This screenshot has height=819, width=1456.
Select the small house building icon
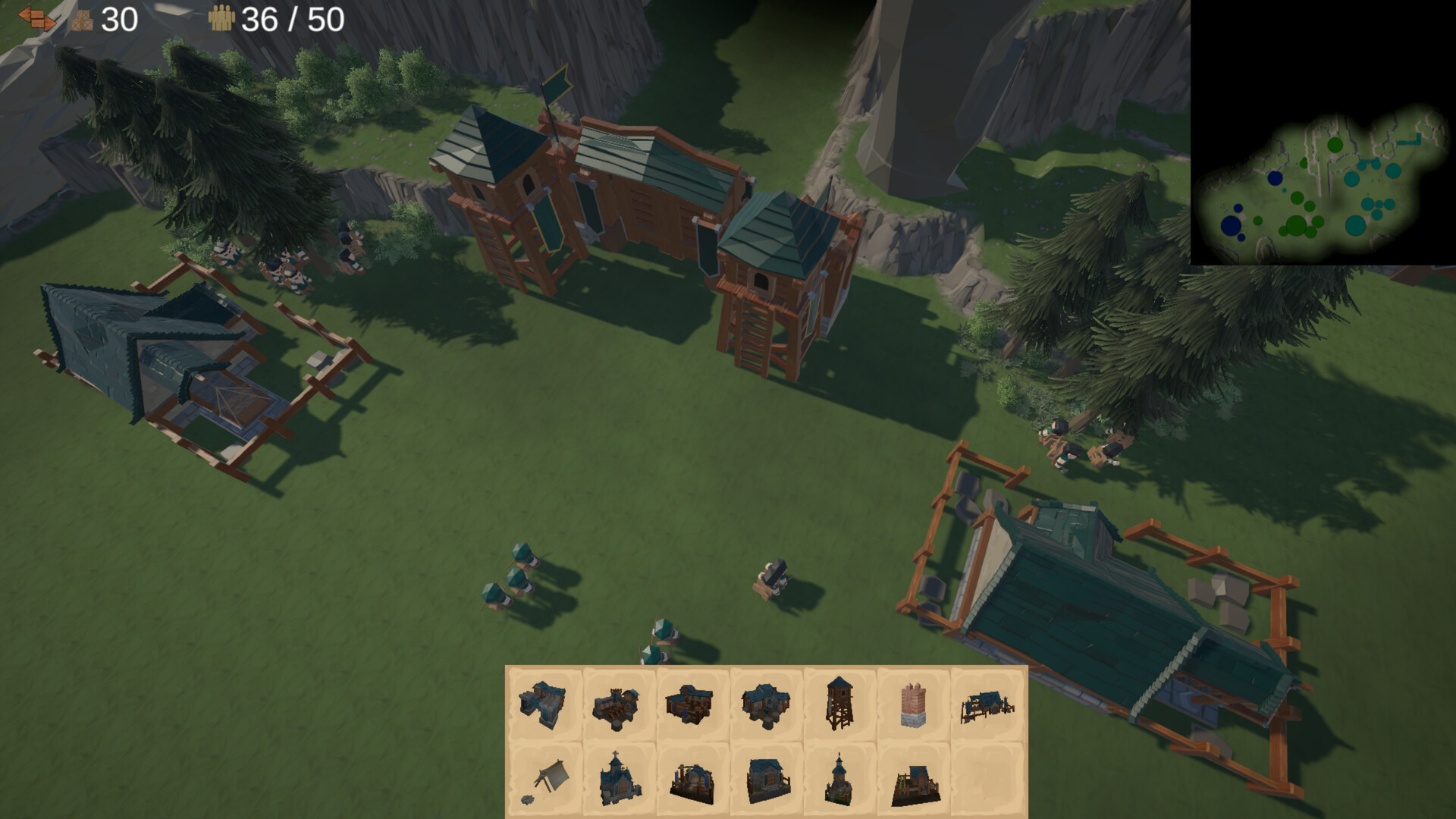[764, 705]
